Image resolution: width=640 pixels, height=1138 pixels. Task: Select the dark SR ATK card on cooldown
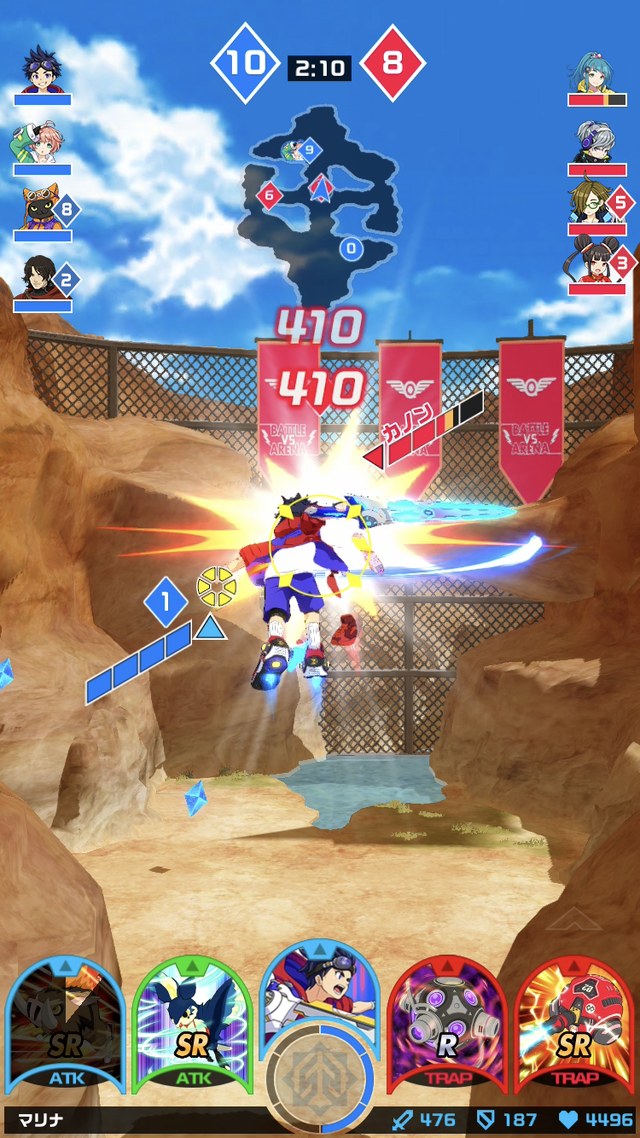[x=65, y=1025]
